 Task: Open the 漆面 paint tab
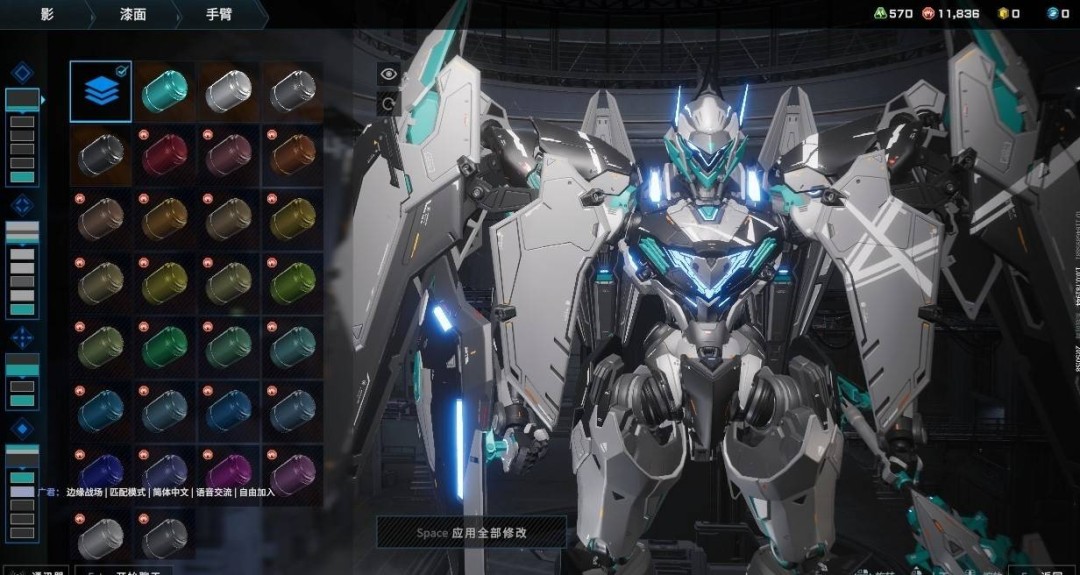(x=133, y=14)
